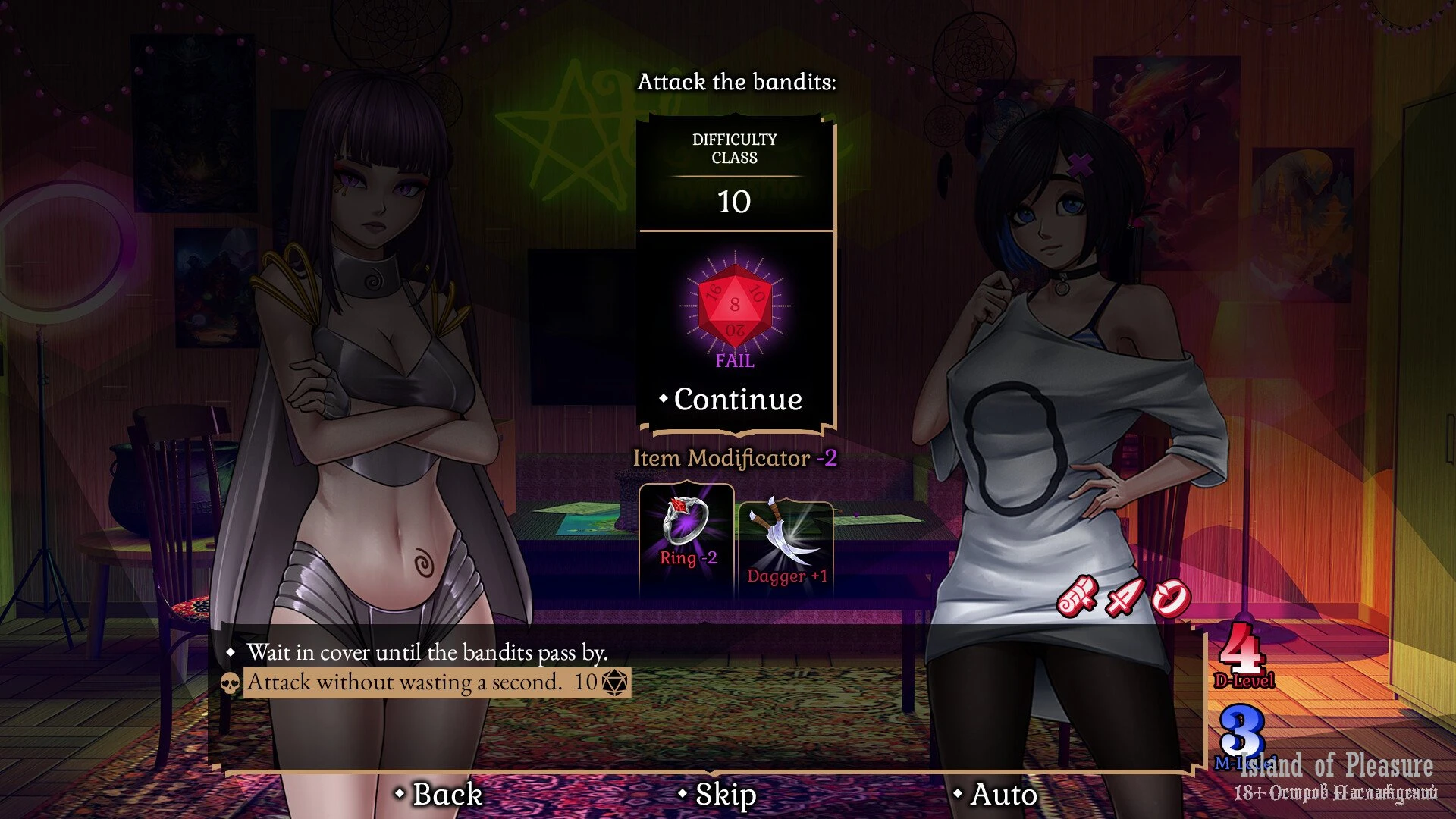This screenshot has height=819, width=1456.
Task: Choose to wait in cover until bandits pass
Action: (426, 652)
